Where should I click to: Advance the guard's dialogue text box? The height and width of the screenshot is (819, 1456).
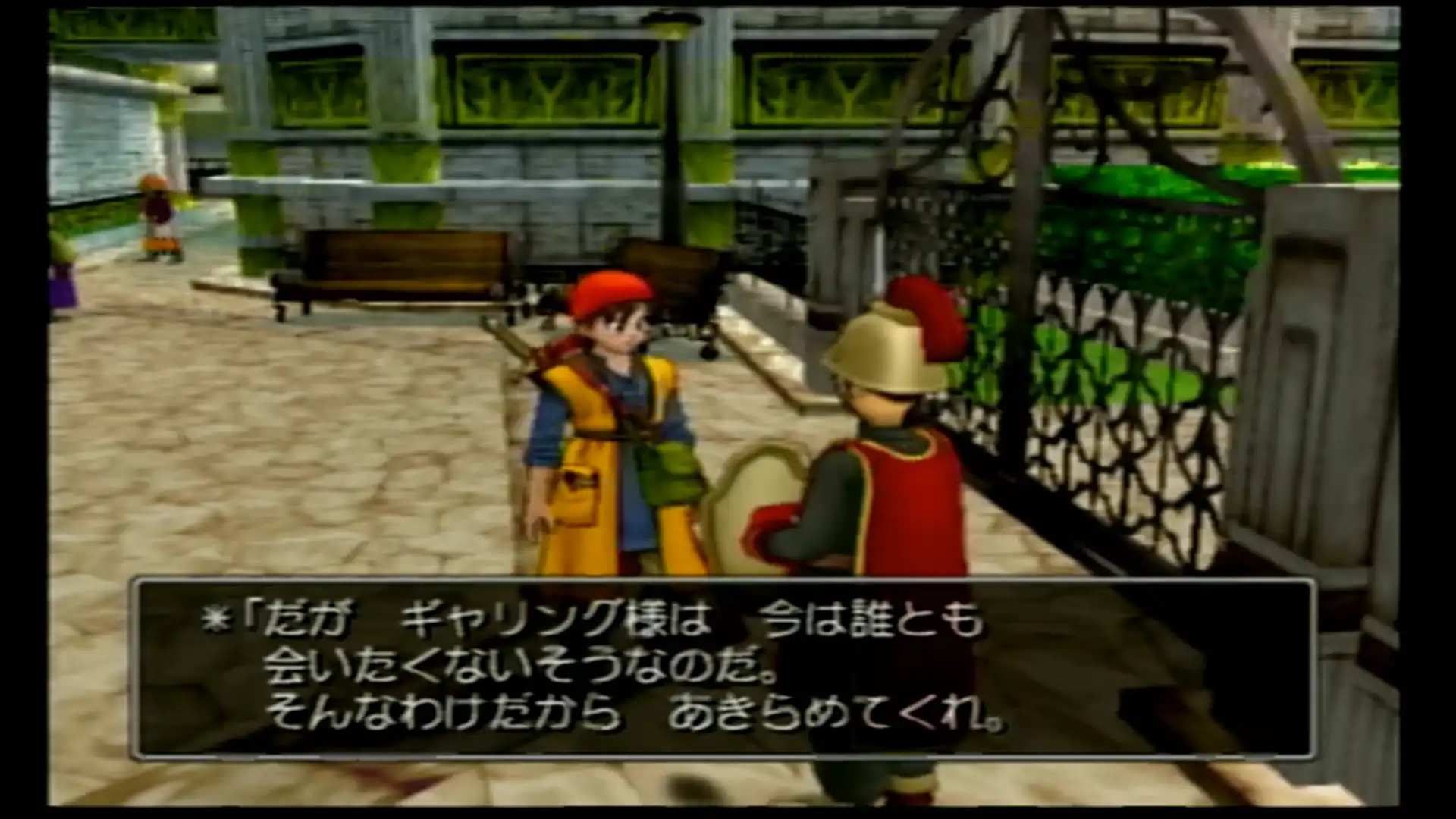click(x=722, y=669)
